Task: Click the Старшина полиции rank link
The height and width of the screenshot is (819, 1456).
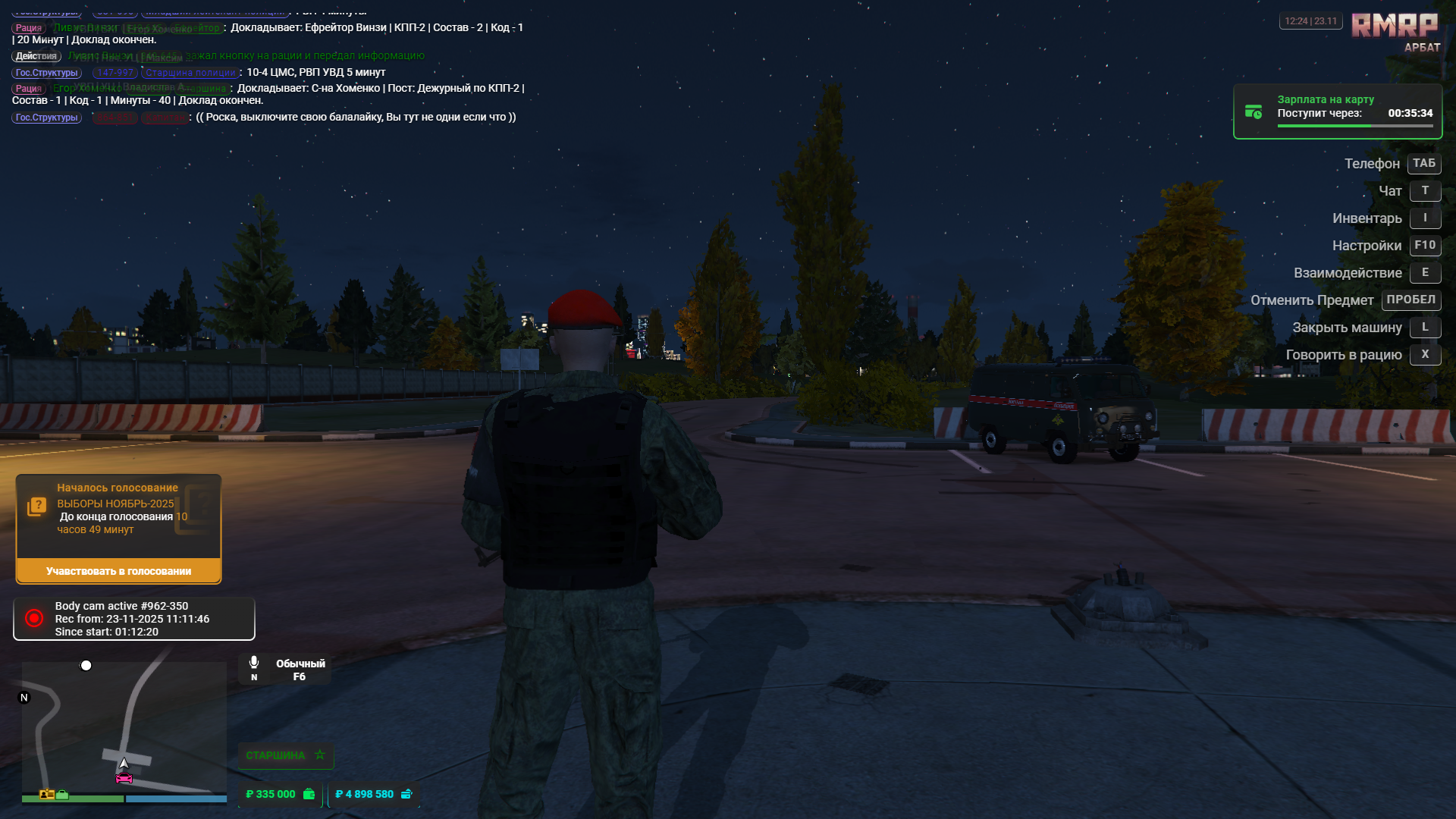Action: (x=190, y=72)
